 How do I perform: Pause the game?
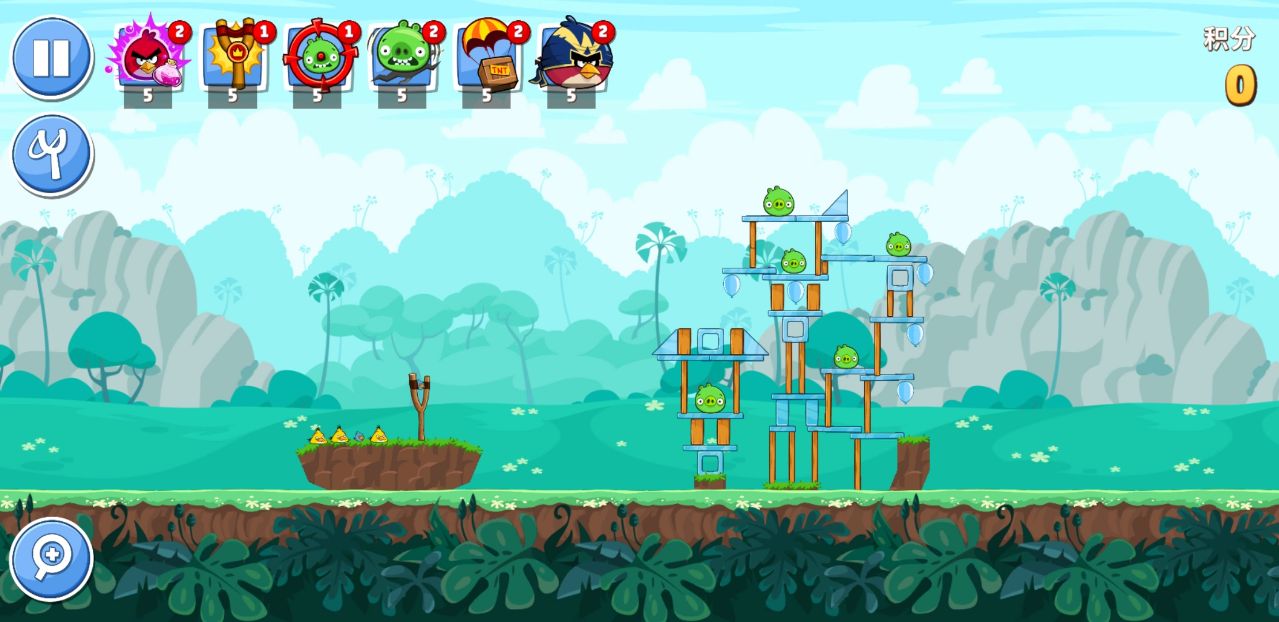pyautogui.click(x=51, y=57)
